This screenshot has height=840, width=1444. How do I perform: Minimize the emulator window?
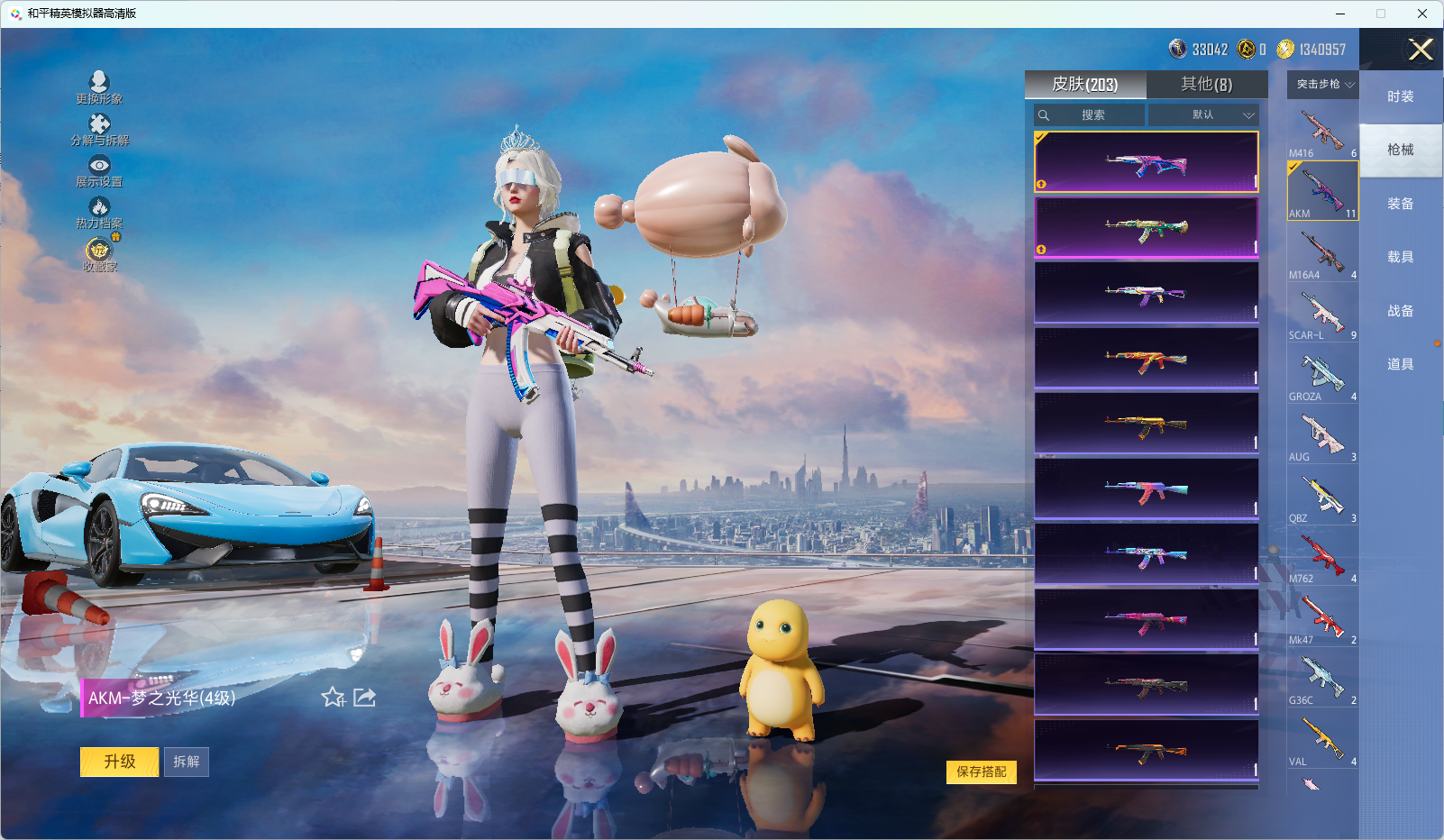point(1340,14)
